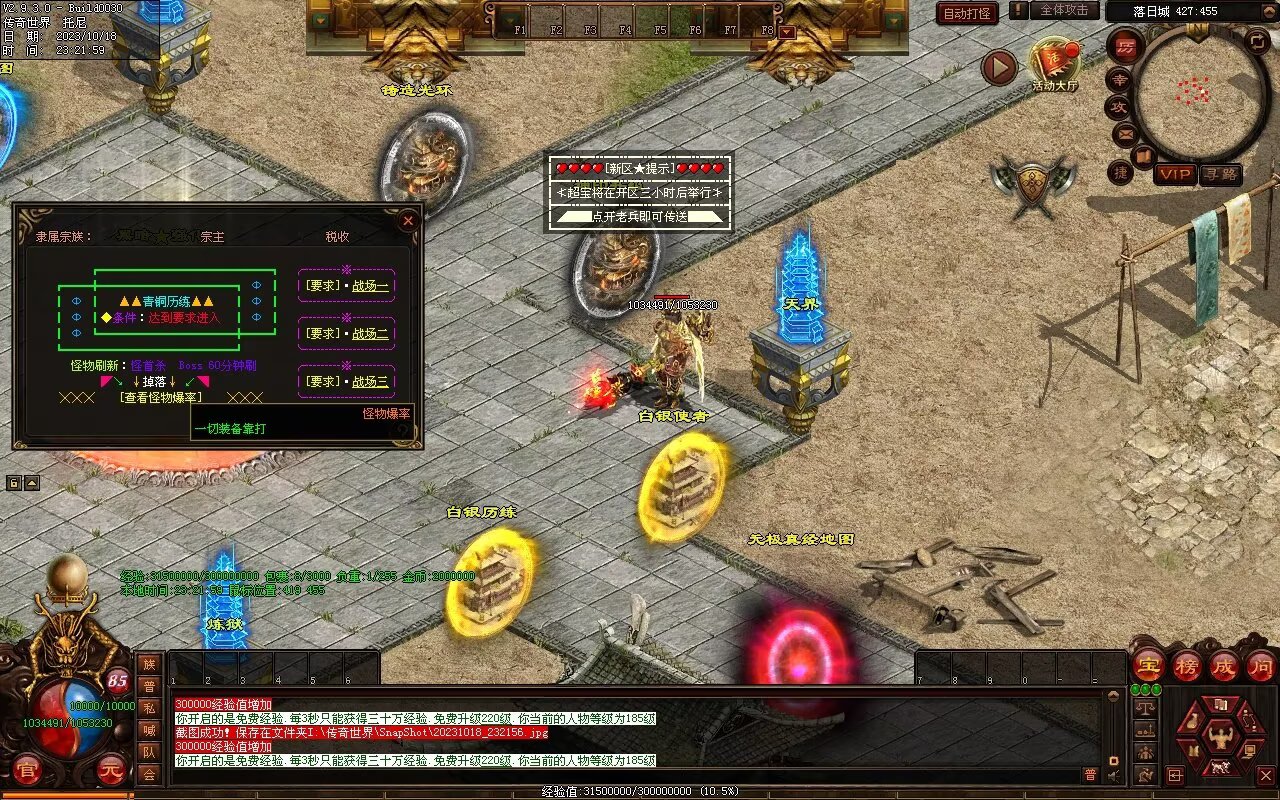The width and height of the screenshot is (1280, 800).
Task: Open the 宝 treasure shop button
Action: pyautogui.click(x=1148, y=665)
